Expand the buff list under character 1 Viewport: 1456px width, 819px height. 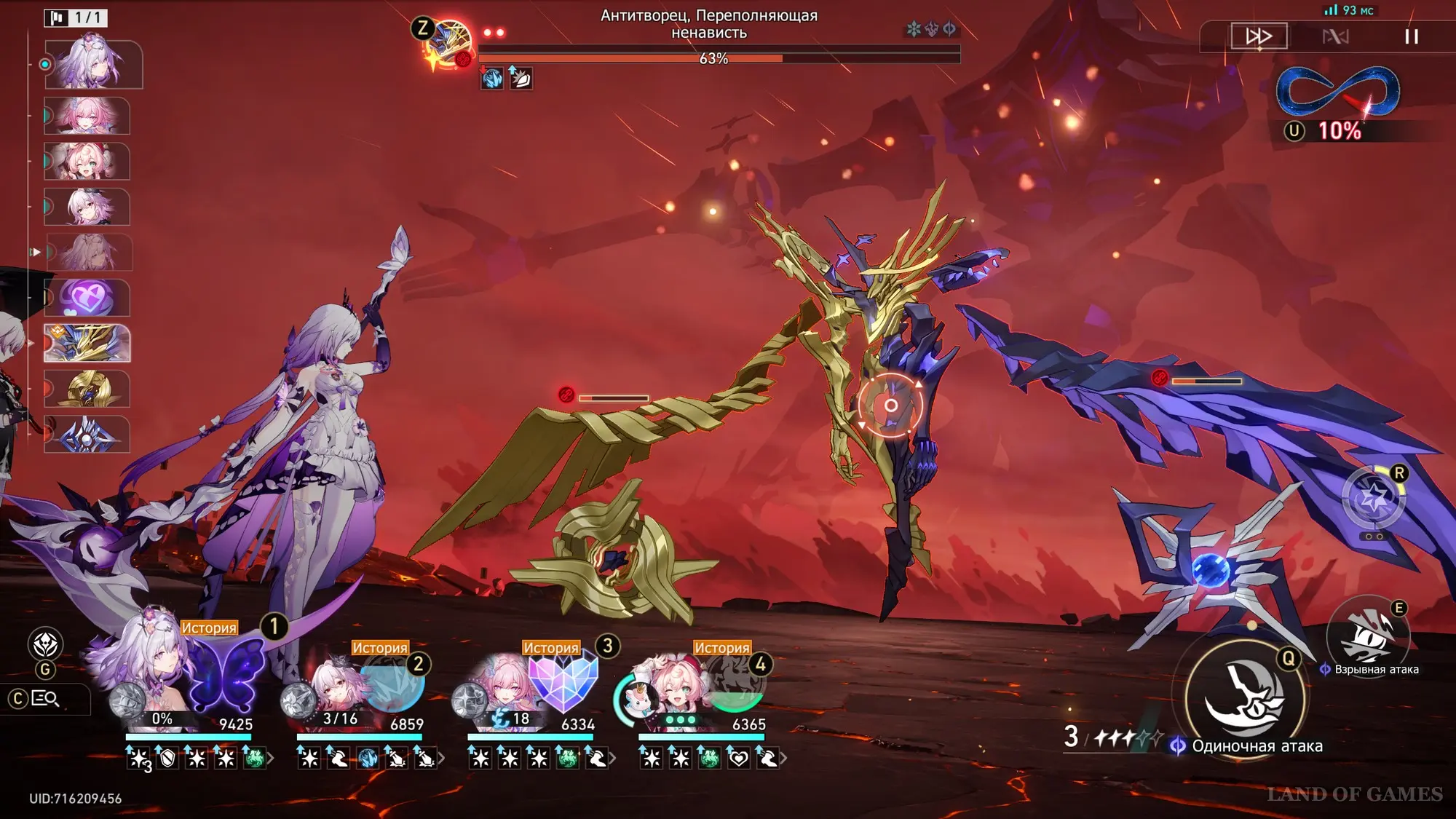[x=271, y=759]
